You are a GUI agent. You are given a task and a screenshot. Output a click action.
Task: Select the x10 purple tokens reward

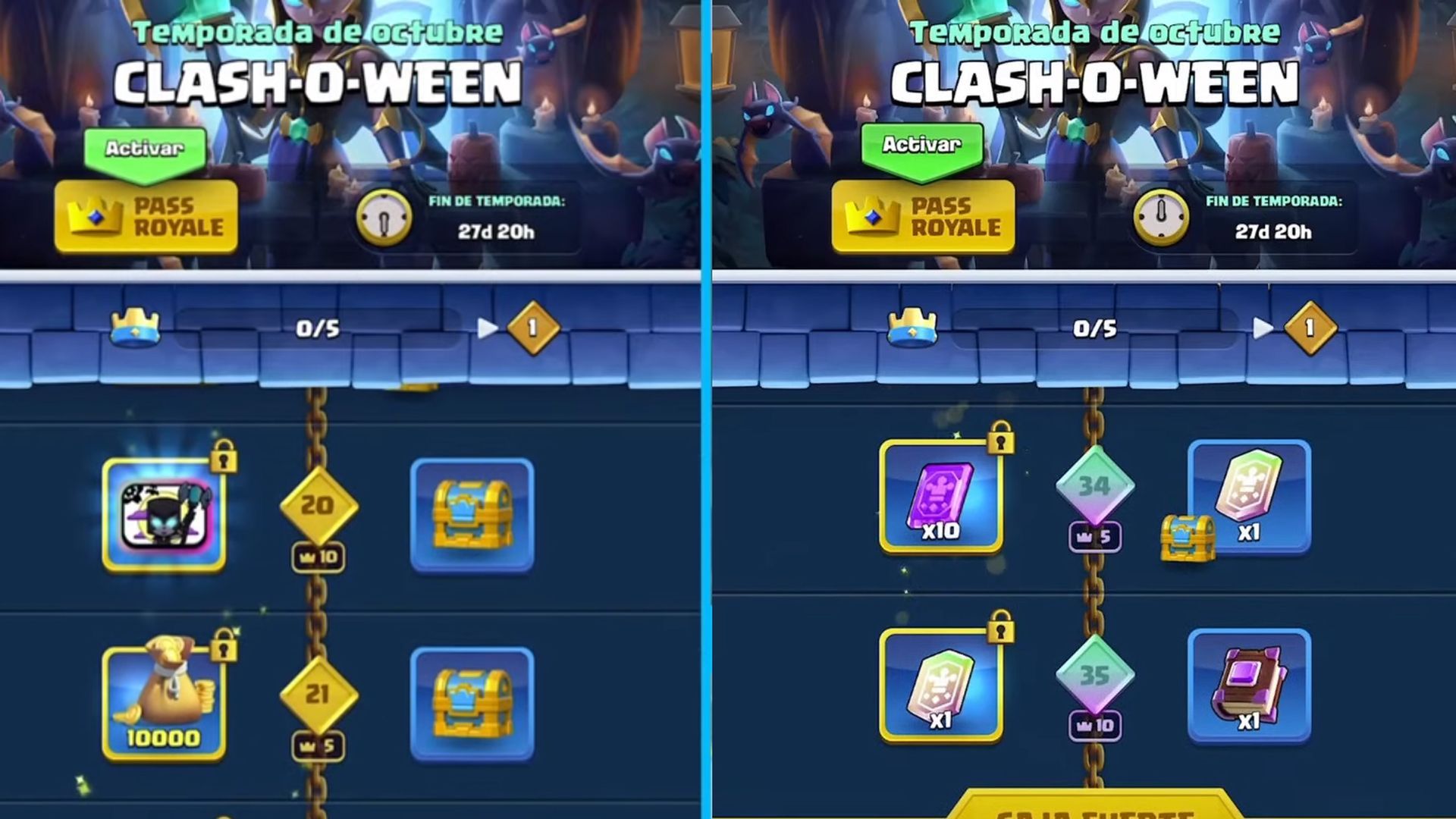coord(940,497)
